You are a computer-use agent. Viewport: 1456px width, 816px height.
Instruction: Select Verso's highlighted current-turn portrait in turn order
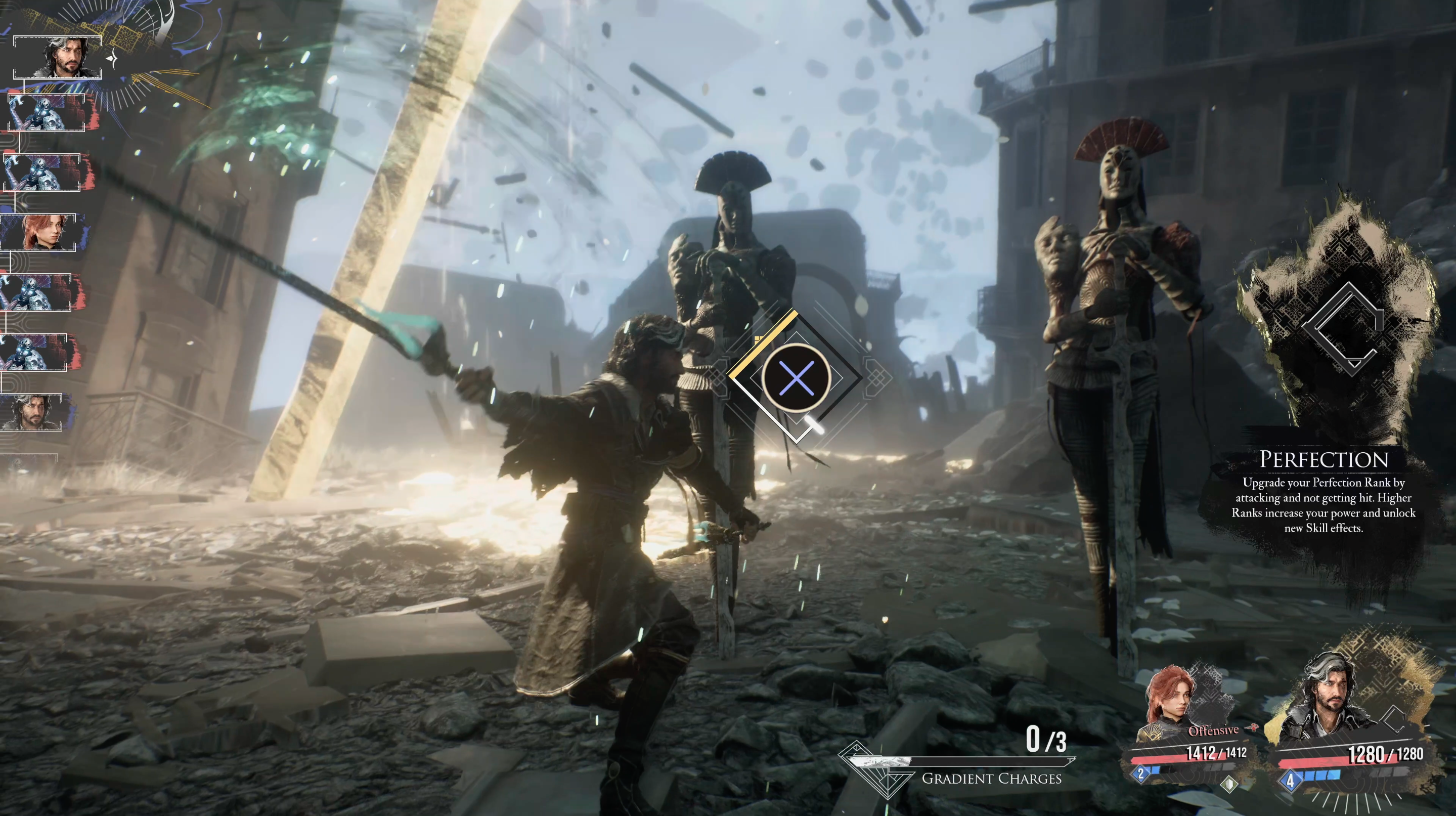[58, 57]
